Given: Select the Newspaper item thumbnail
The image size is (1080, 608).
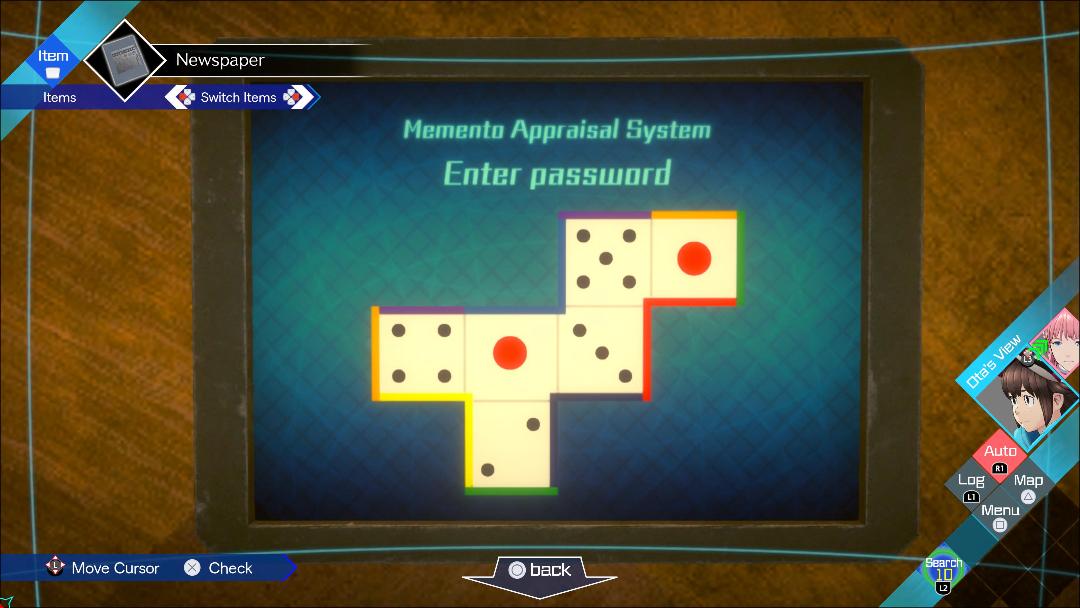Looking at the screenshot, I should tap(125, 60).
